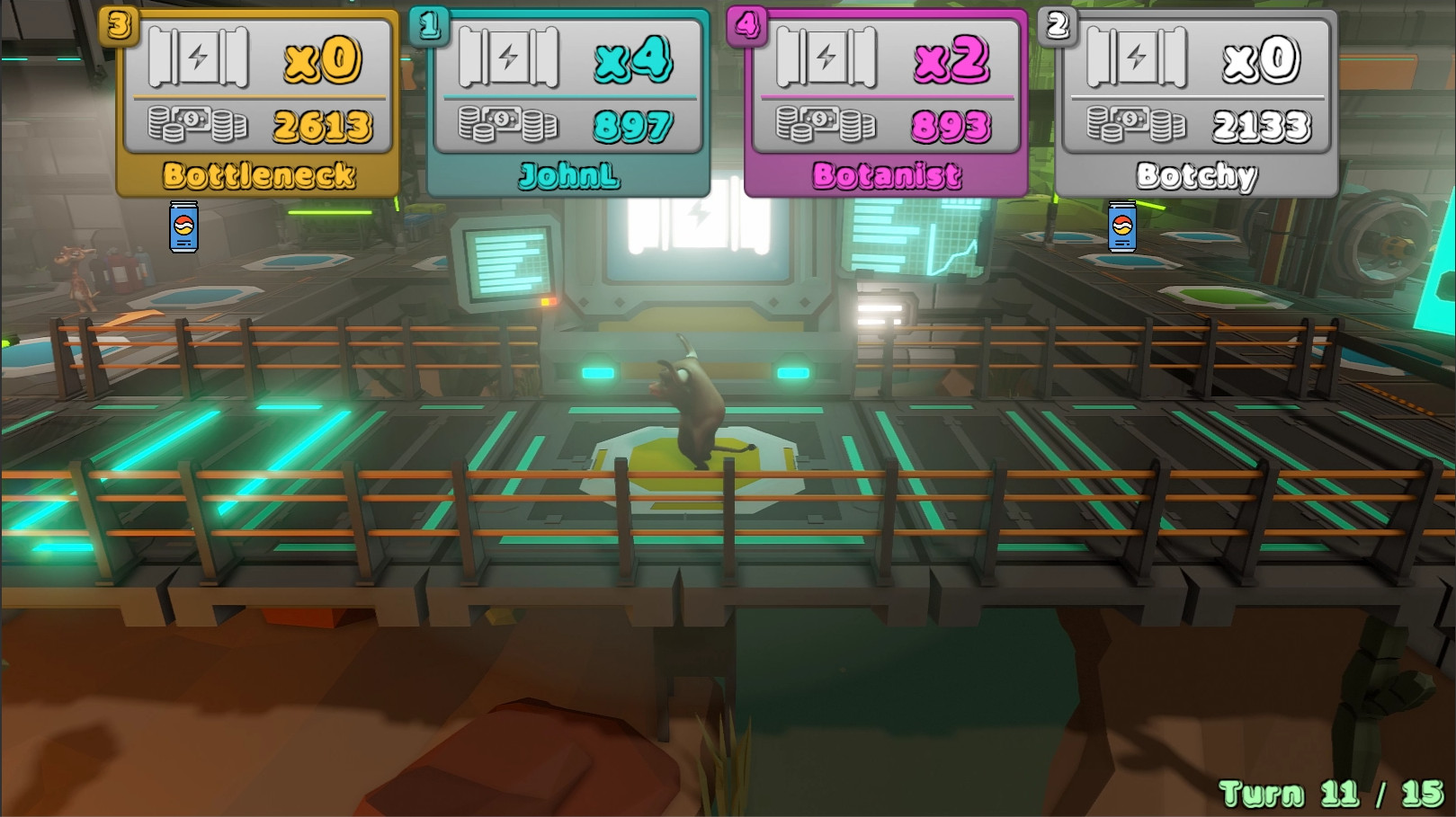The image size is (1456, 817).
Task: Expand Botanist's player stats panel
Action: (x=887, y=99)
